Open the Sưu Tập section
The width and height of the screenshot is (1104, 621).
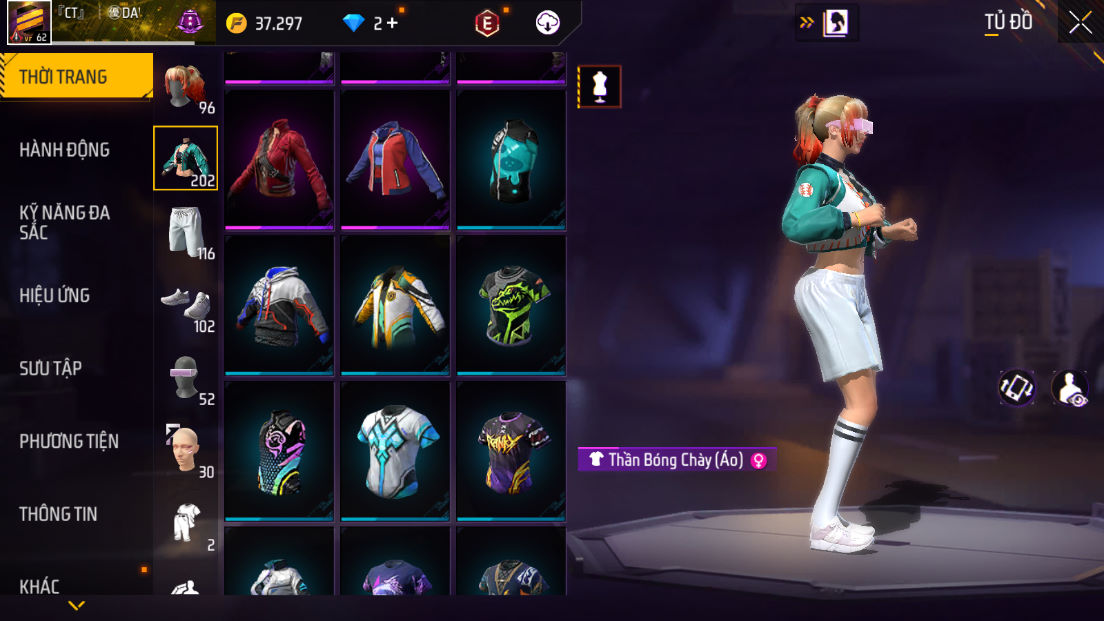[x=51, y=368]
